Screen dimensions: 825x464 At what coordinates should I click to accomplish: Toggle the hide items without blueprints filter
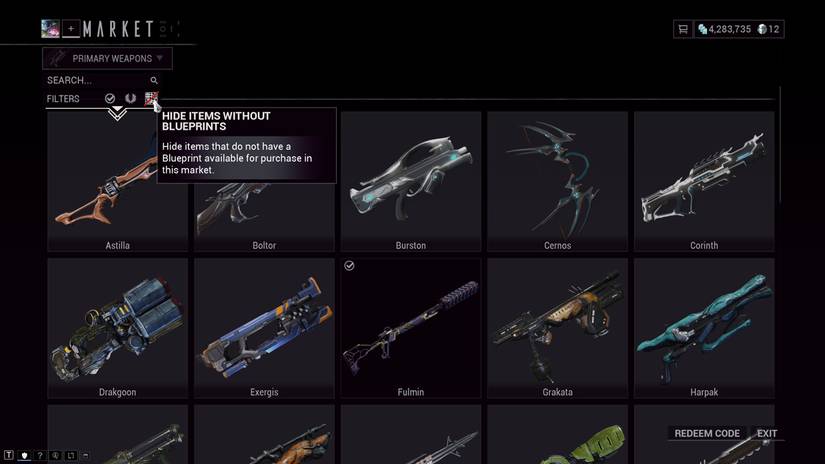(x=151, y=98)
